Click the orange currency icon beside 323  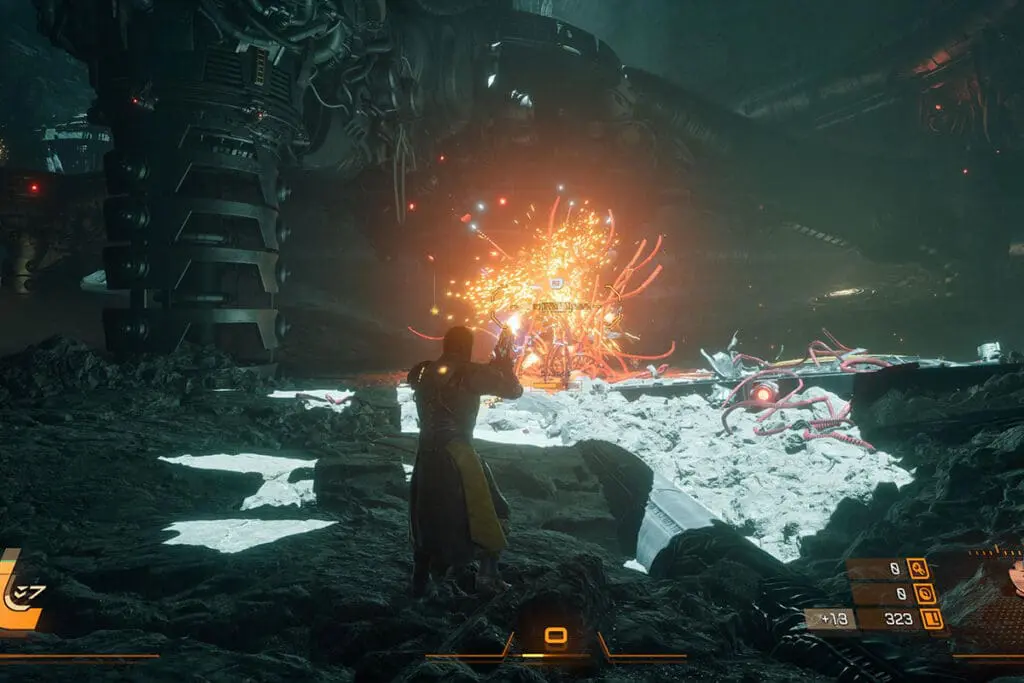(x=933, y=619)
